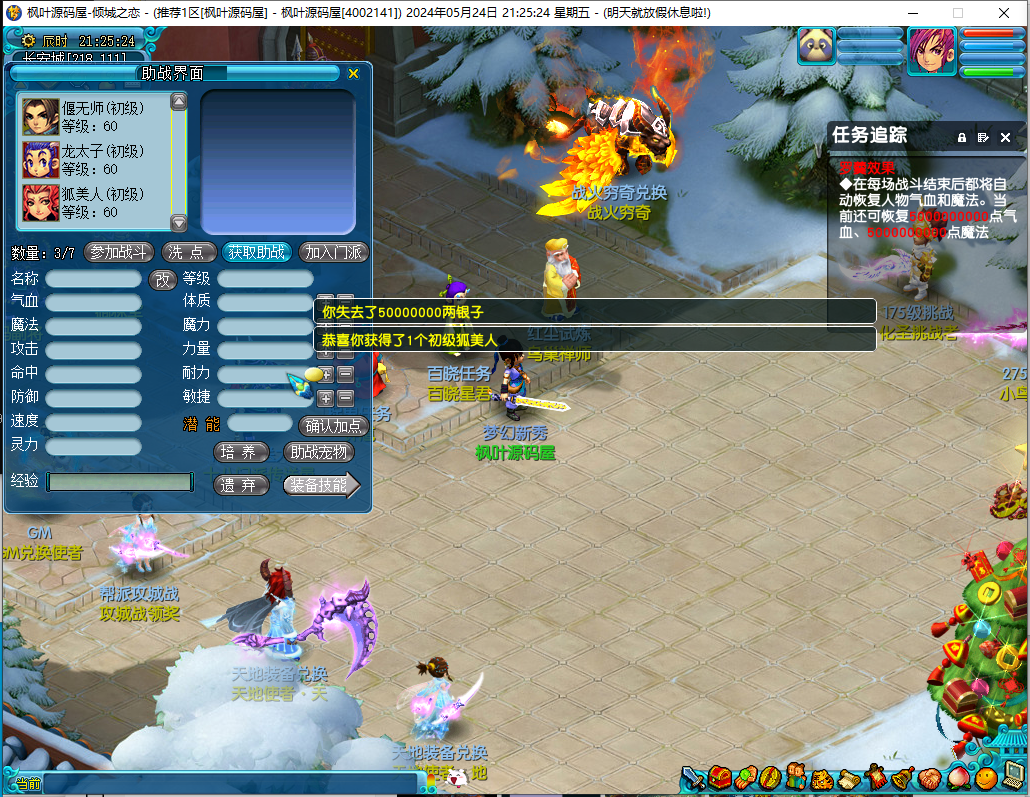This screenshot has height=797, width=1030.
Task: Open the 培养 option
Action: tap(242, 452)
